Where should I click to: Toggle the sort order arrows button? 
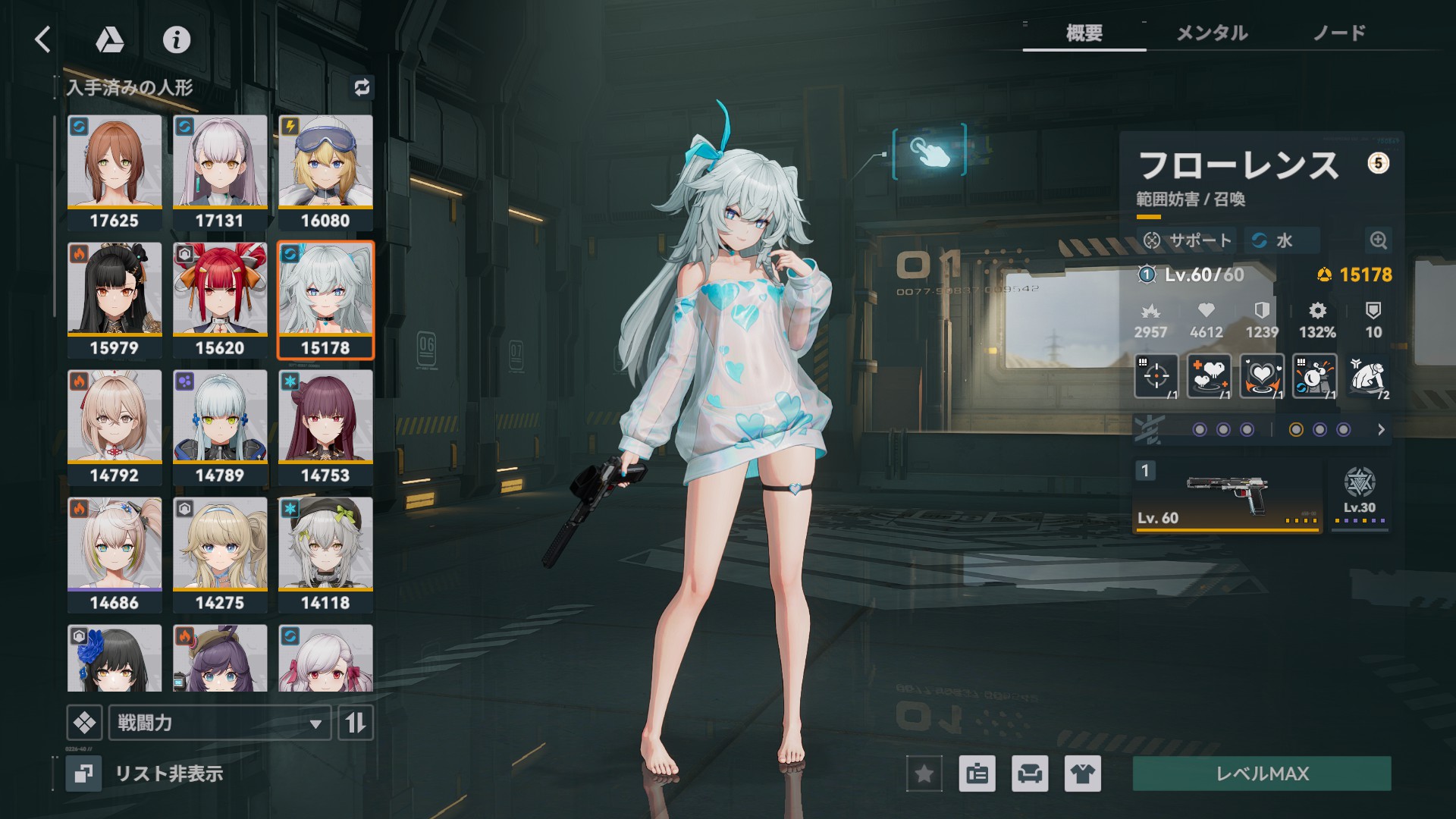355,723
